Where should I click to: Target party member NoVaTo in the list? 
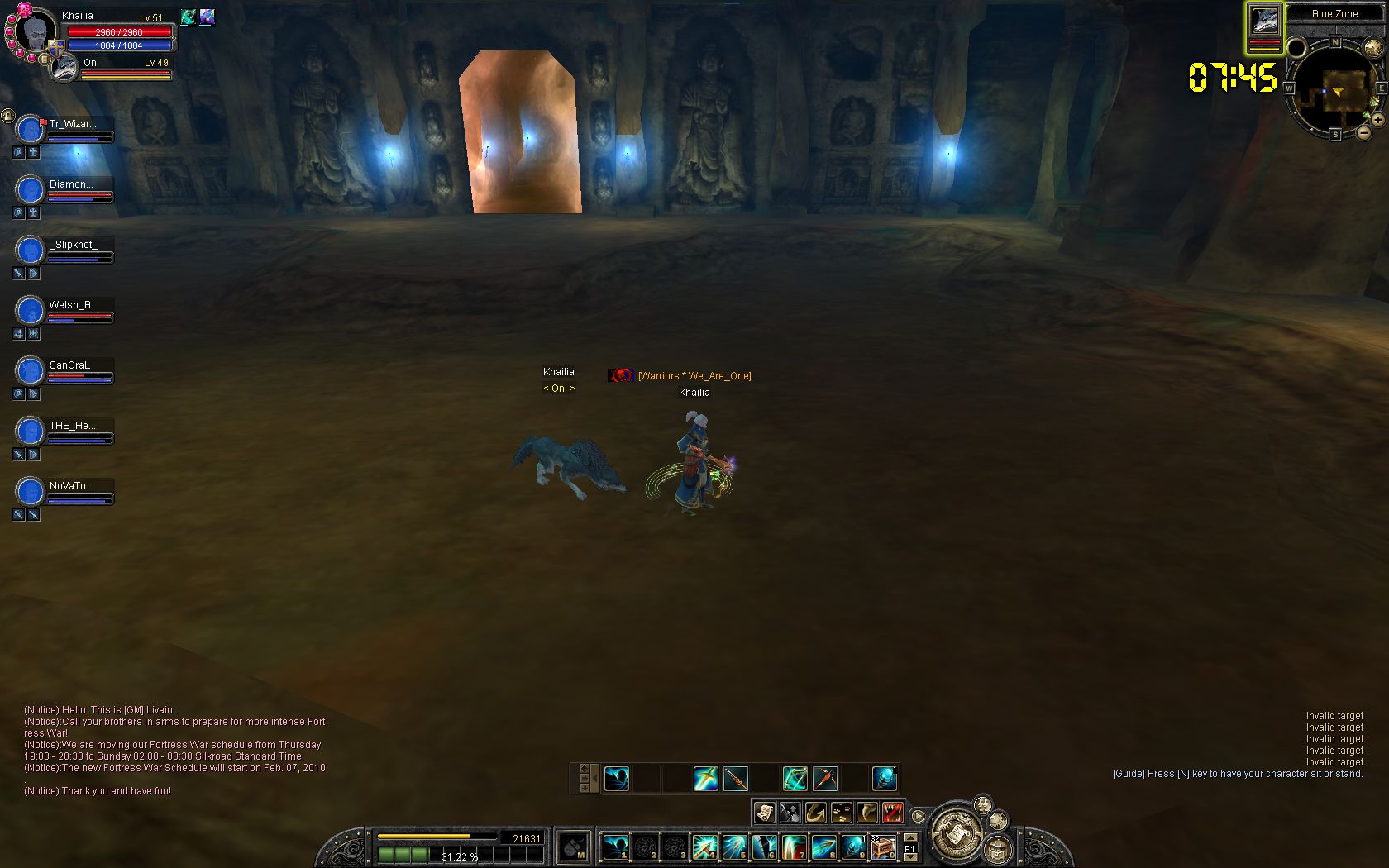point(71,486)
